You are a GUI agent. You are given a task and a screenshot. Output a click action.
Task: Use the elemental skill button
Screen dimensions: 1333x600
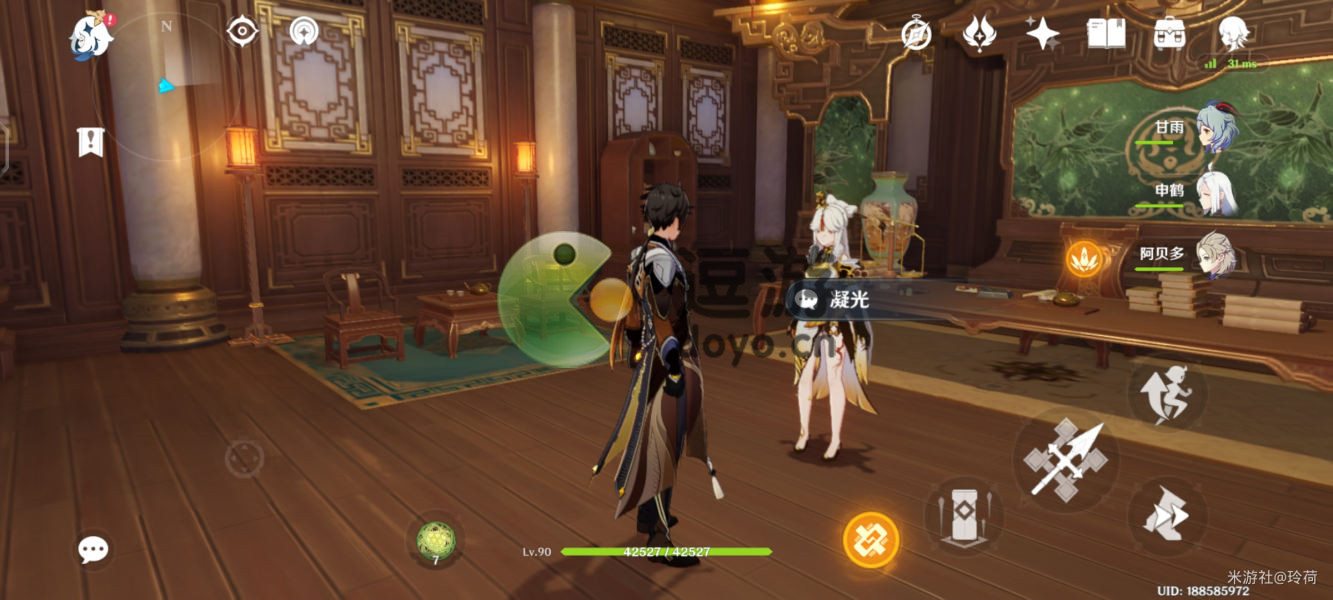[x=964, y=516]
